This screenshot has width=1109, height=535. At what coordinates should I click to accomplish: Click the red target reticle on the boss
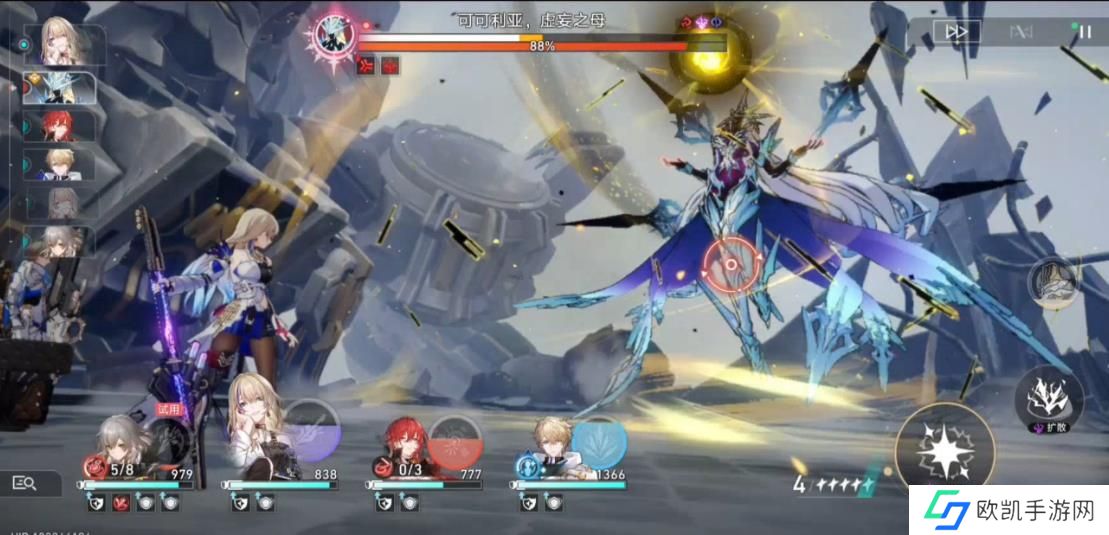tap(731, 265)
